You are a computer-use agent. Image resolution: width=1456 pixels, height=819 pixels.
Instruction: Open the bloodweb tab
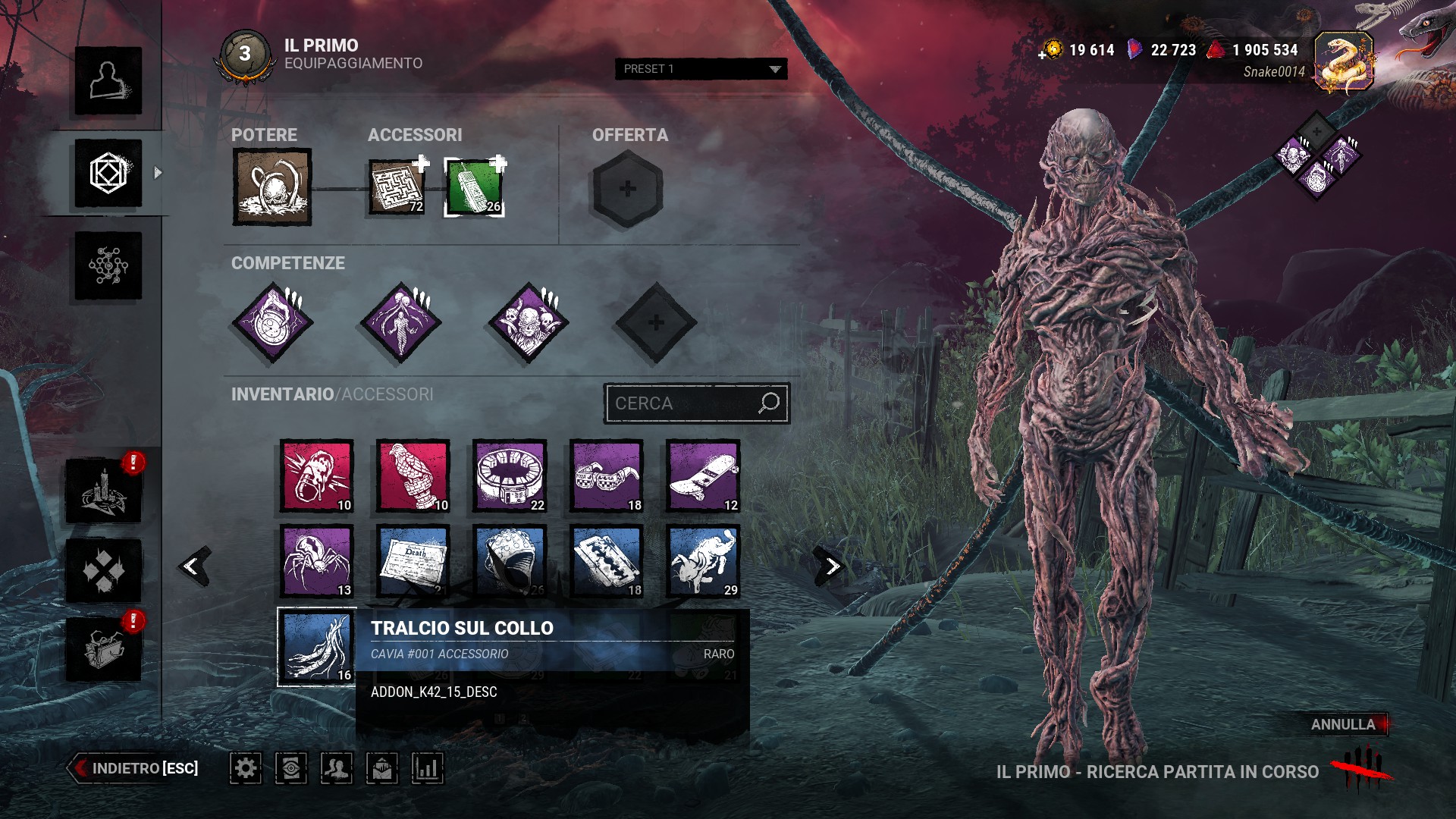tap(108, 265)
